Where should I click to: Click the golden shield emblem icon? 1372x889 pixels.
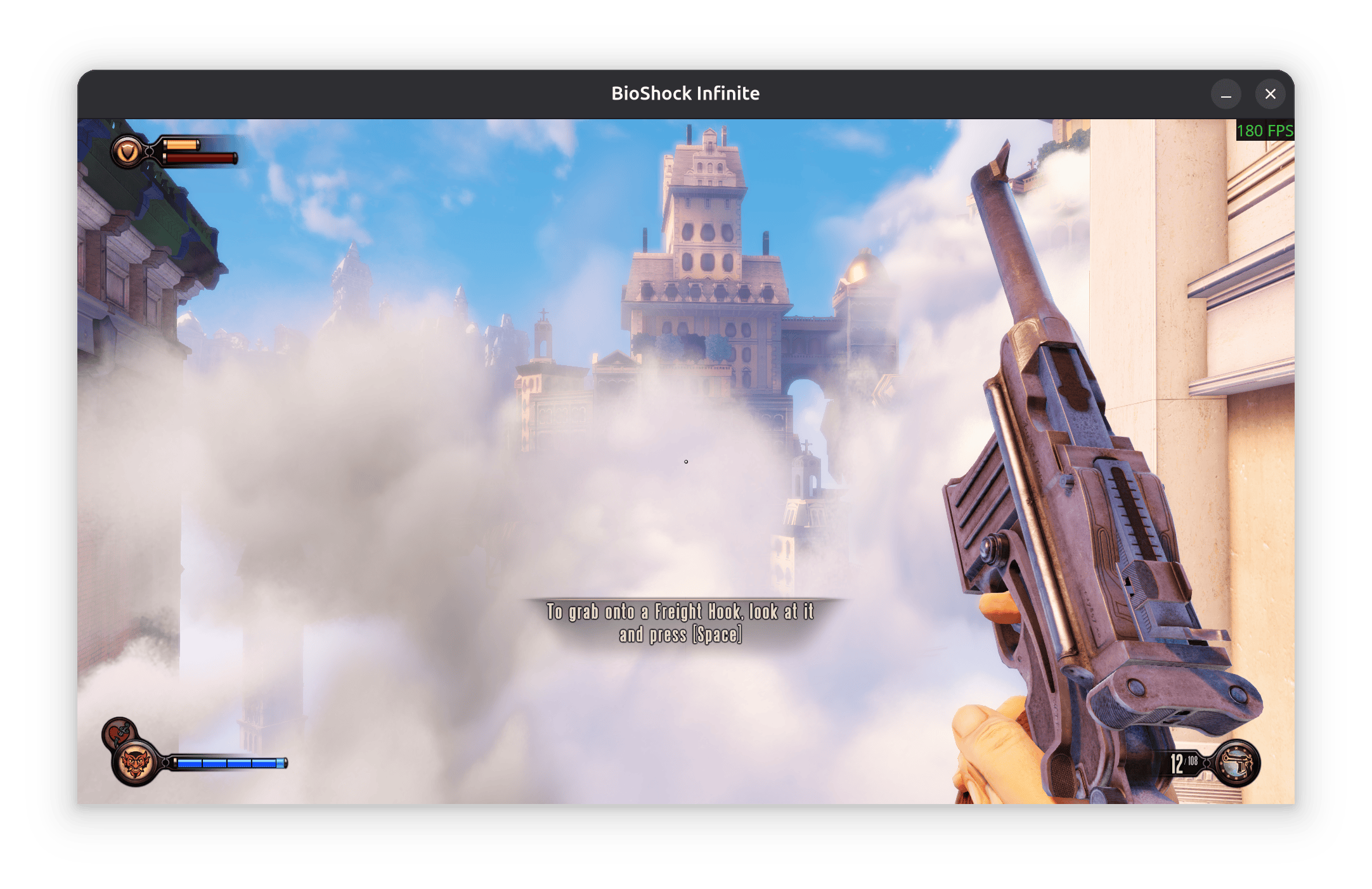127,152
